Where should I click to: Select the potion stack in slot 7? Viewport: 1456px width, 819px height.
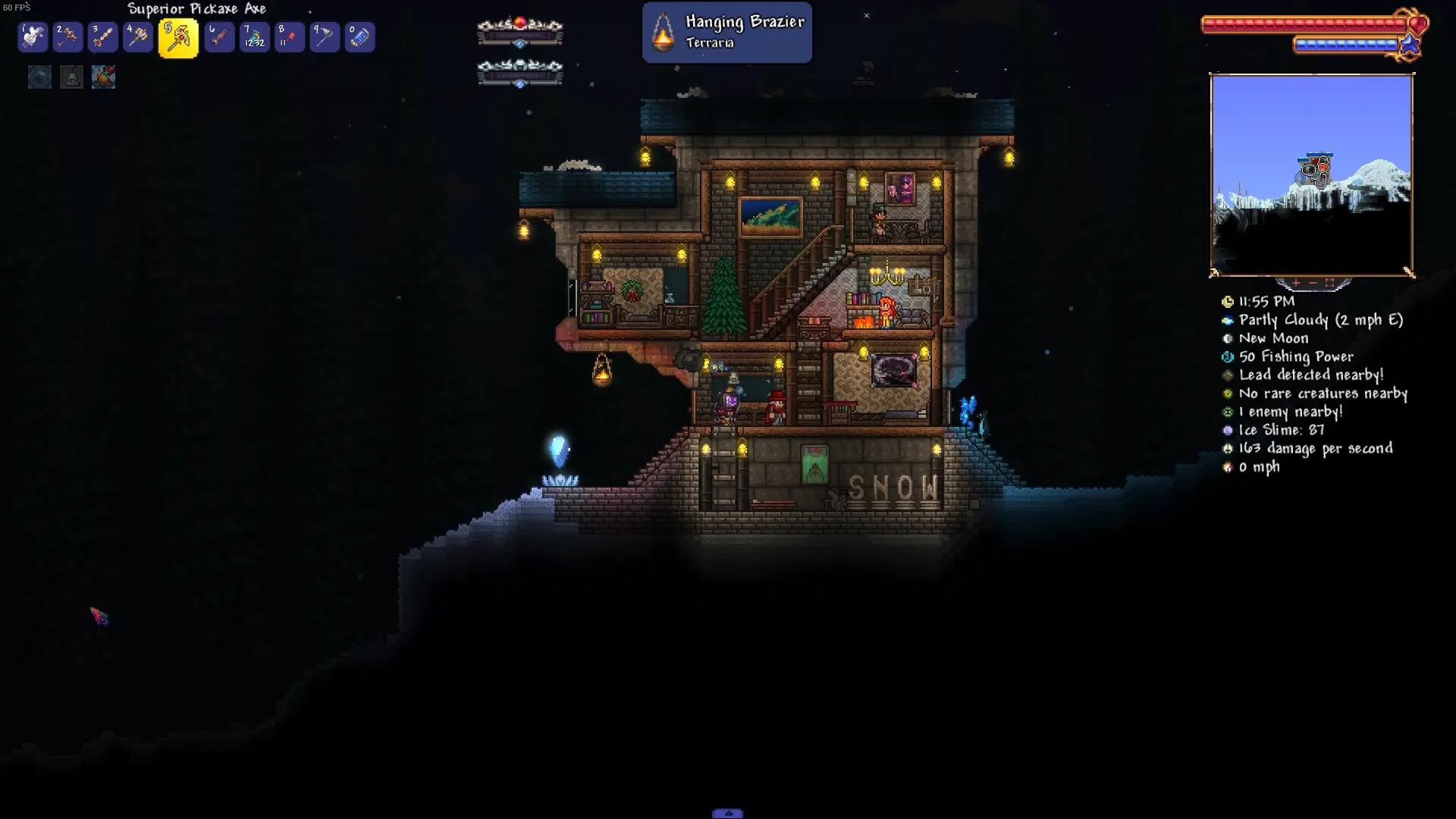click(x=254, y=37)
